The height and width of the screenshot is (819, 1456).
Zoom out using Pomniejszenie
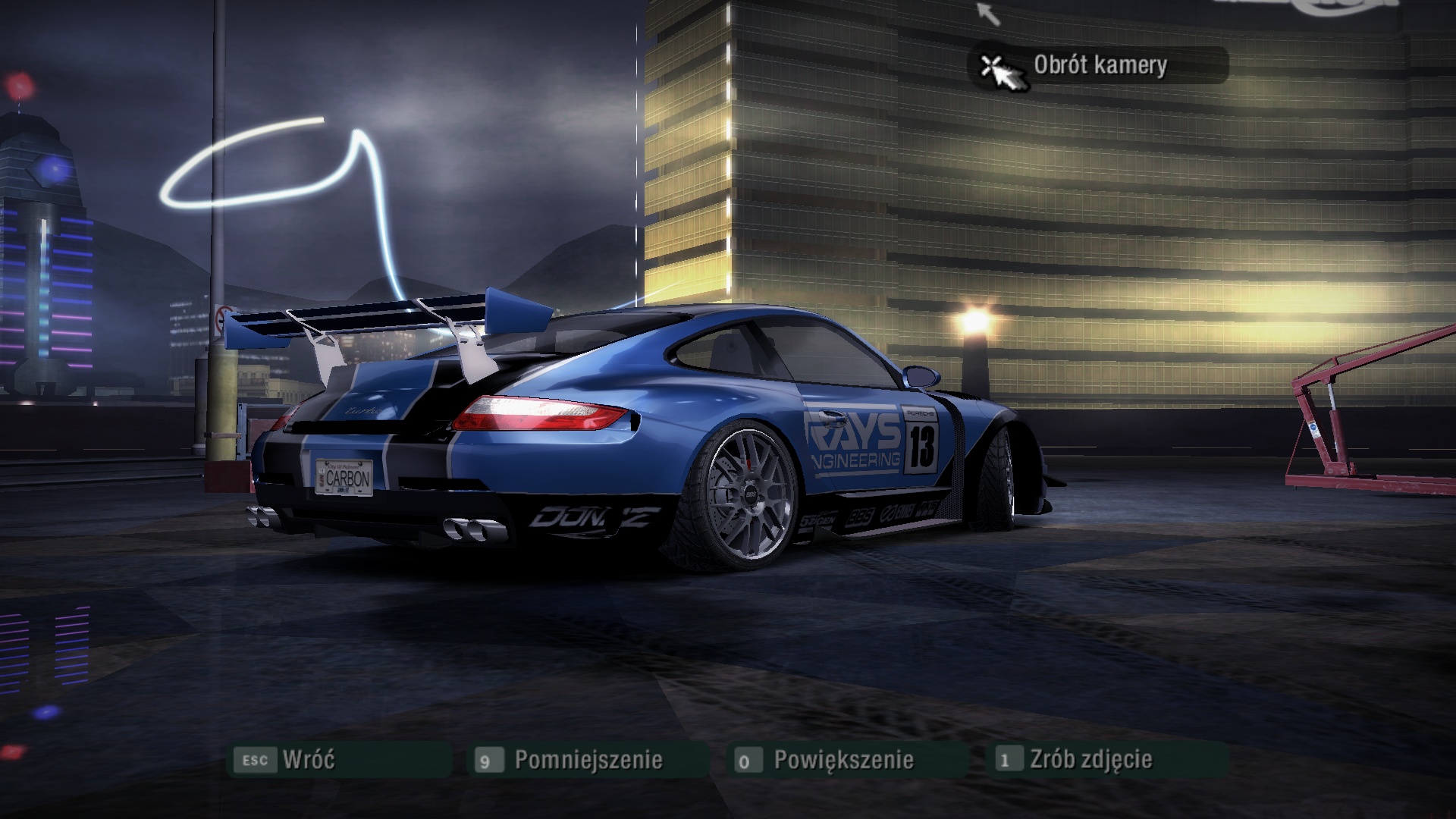pos(588,760)
